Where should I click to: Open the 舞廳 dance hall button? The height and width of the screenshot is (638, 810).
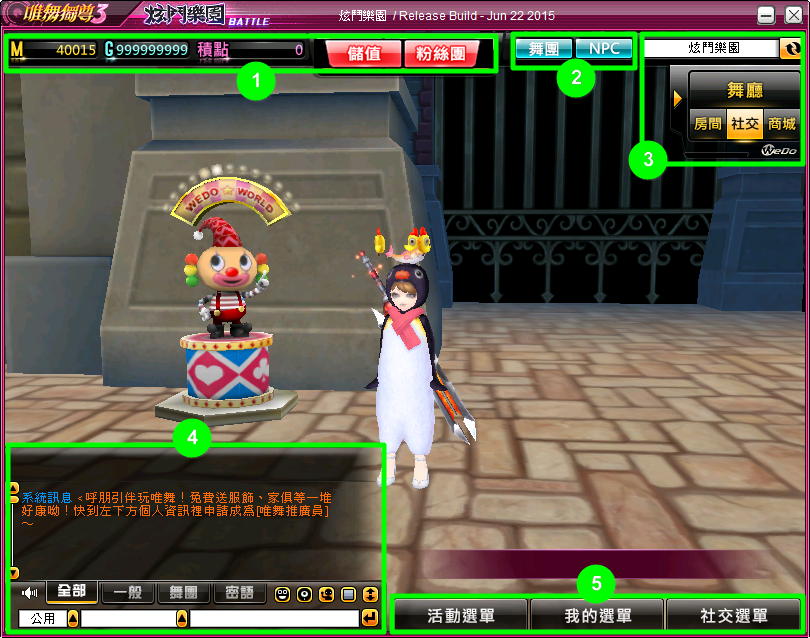tap(744, 90)
